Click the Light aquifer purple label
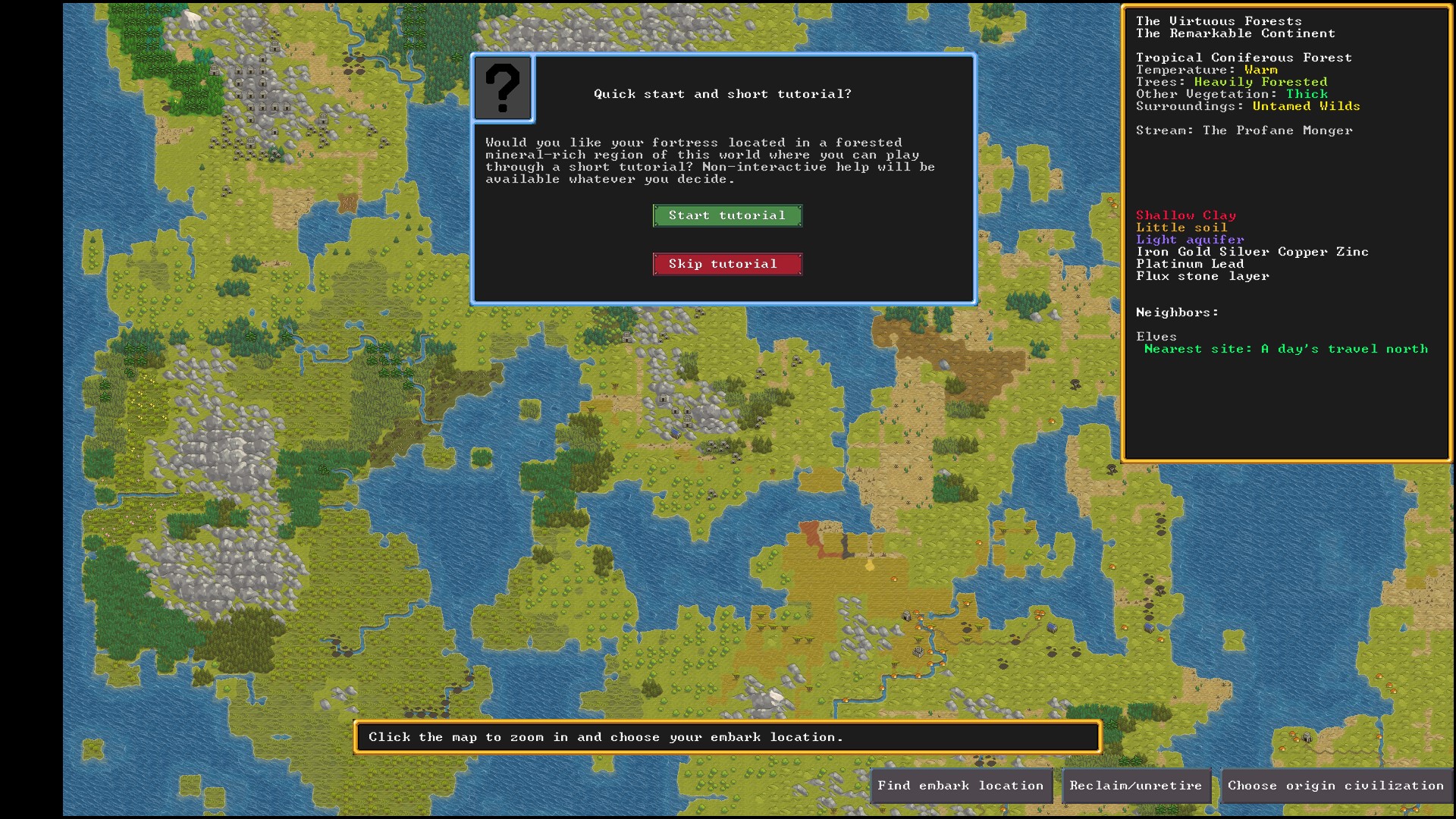This screenshot has height=819, width=1456. pos(1189,239)
